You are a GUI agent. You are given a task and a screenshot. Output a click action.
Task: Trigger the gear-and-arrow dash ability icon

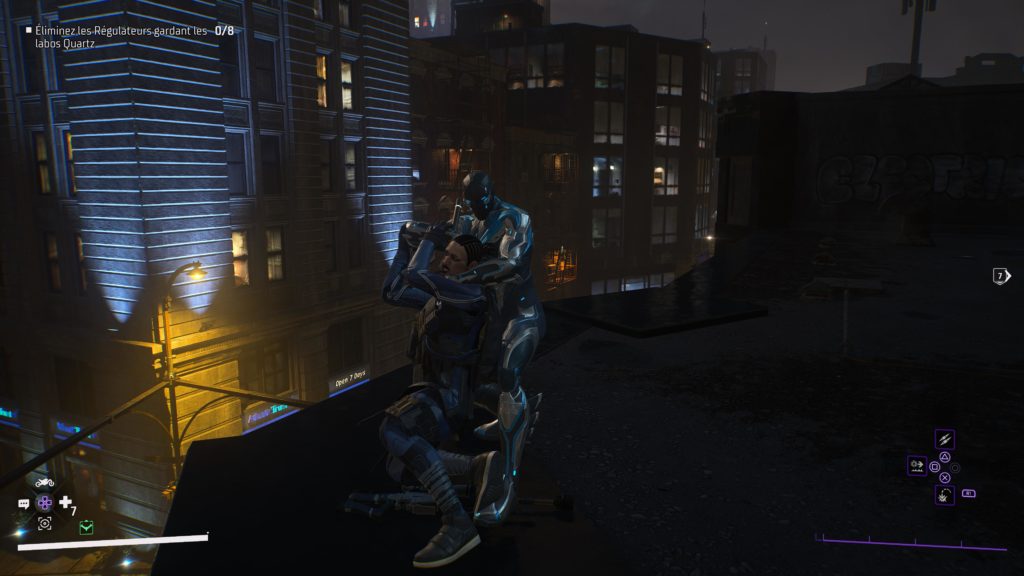pos(916,465)
